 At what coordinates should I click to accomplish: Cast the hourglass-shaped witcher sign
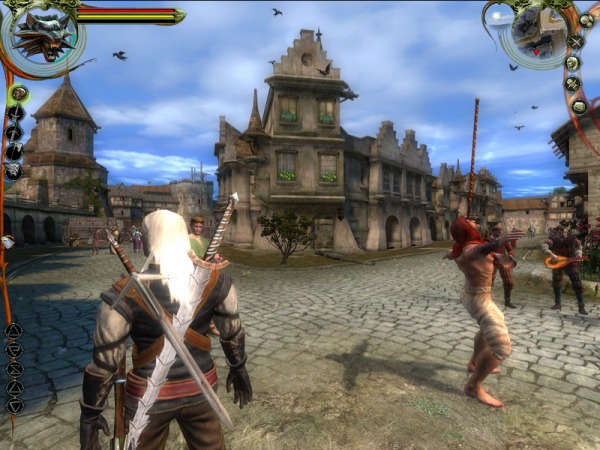14,368
